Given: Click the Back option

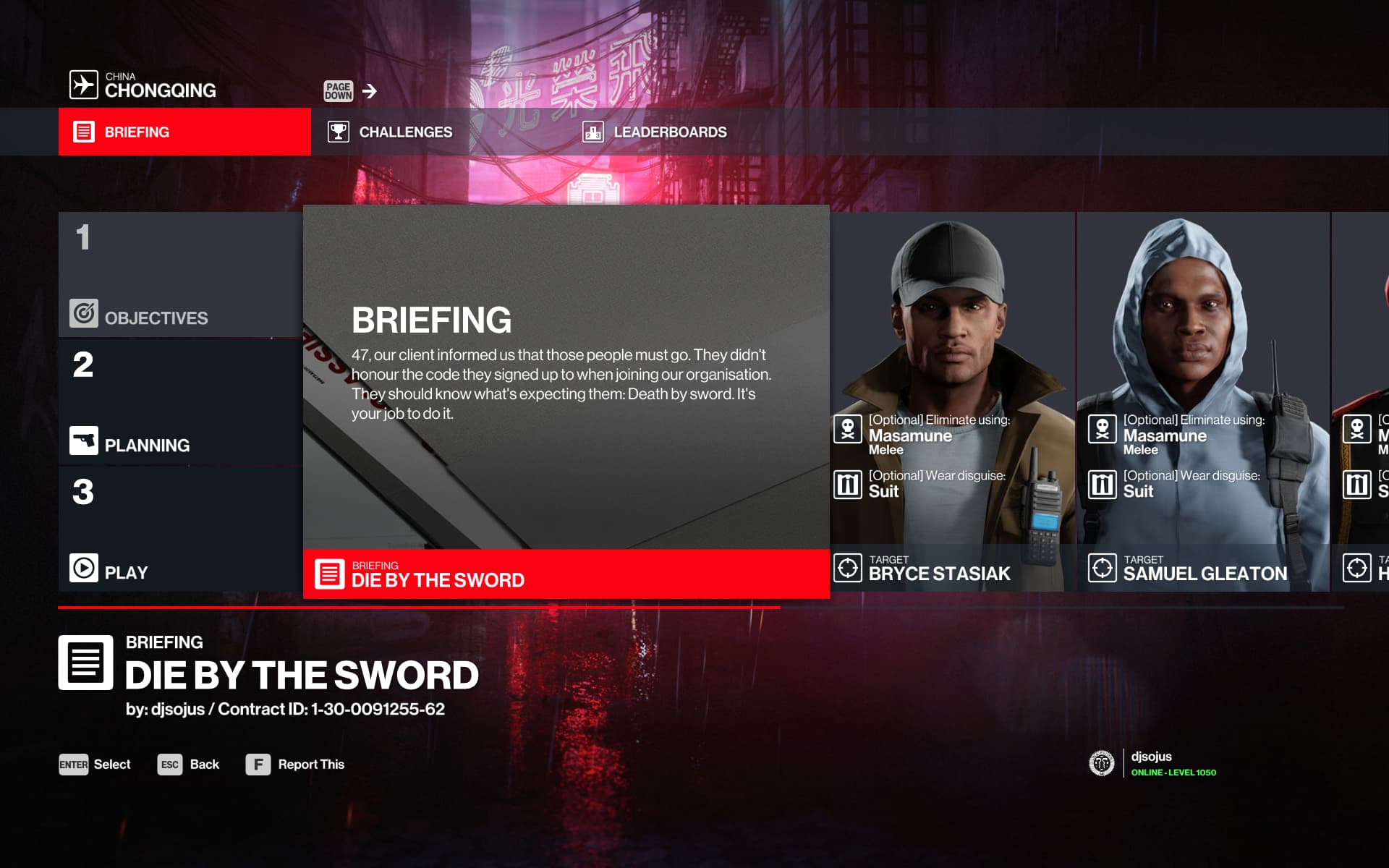Looking at the screenshot, I should click(189, 765).
